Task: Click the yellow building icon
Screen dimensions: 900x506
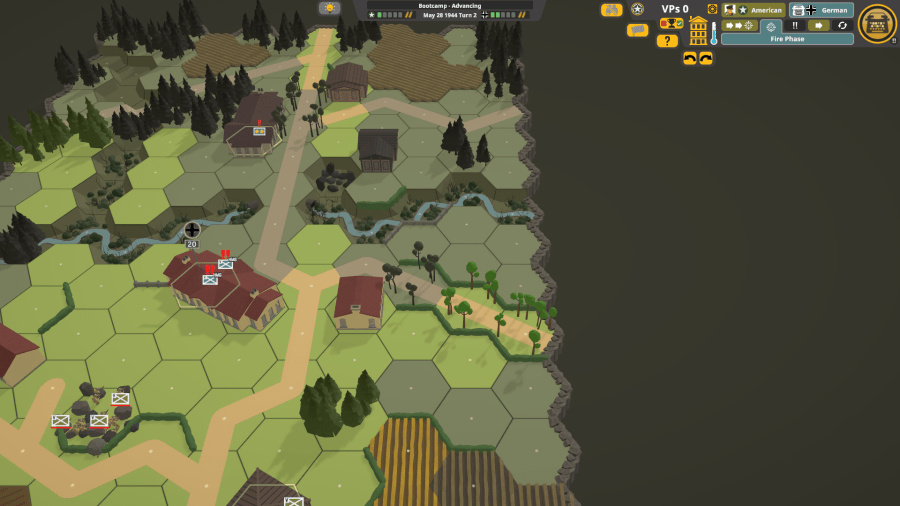Action: 698,31
